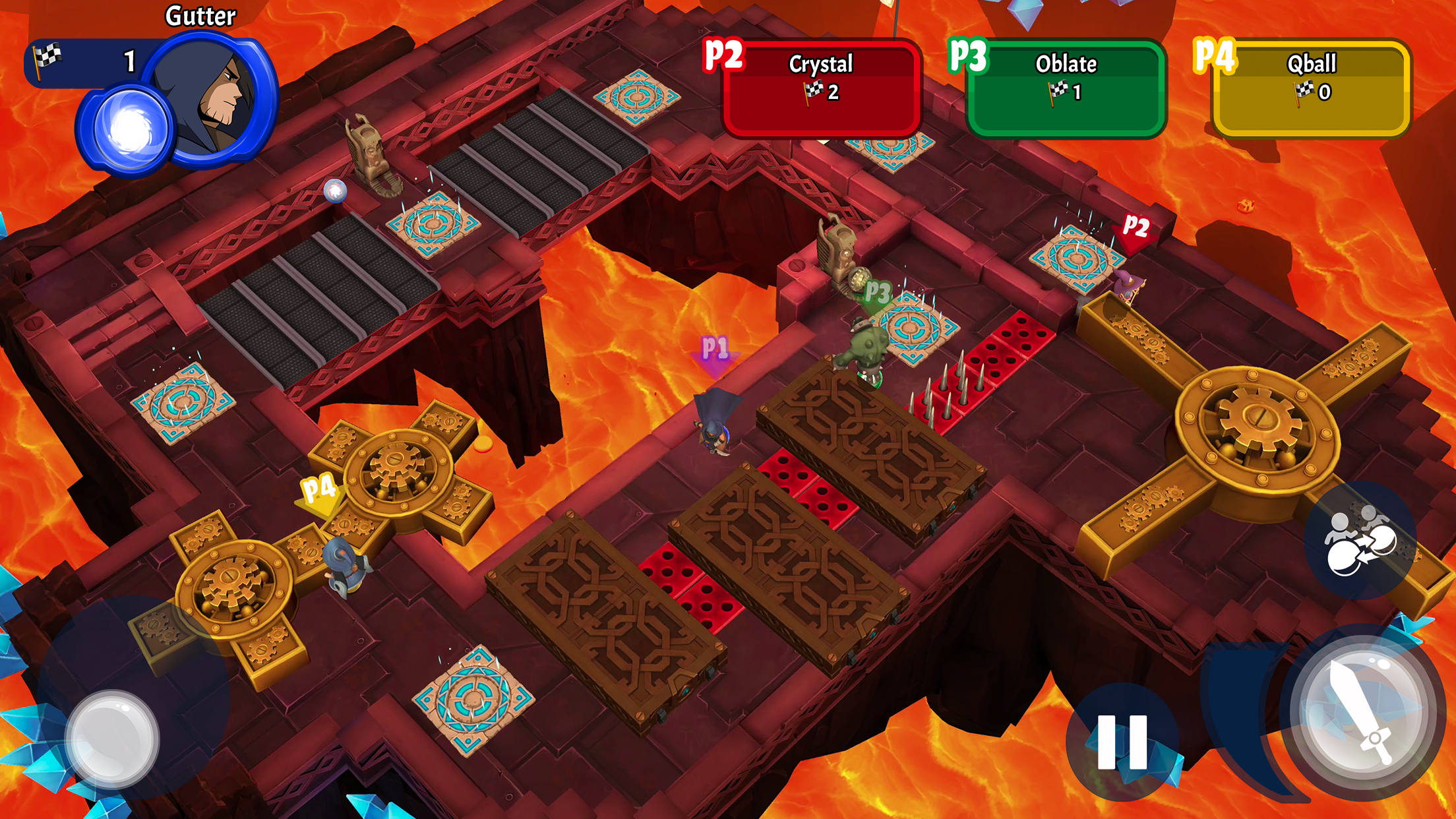Viewport: 1456px width, 819px height.
Task: Select the P3 Oblate player panel
Action: click(x=1065, y=88)
